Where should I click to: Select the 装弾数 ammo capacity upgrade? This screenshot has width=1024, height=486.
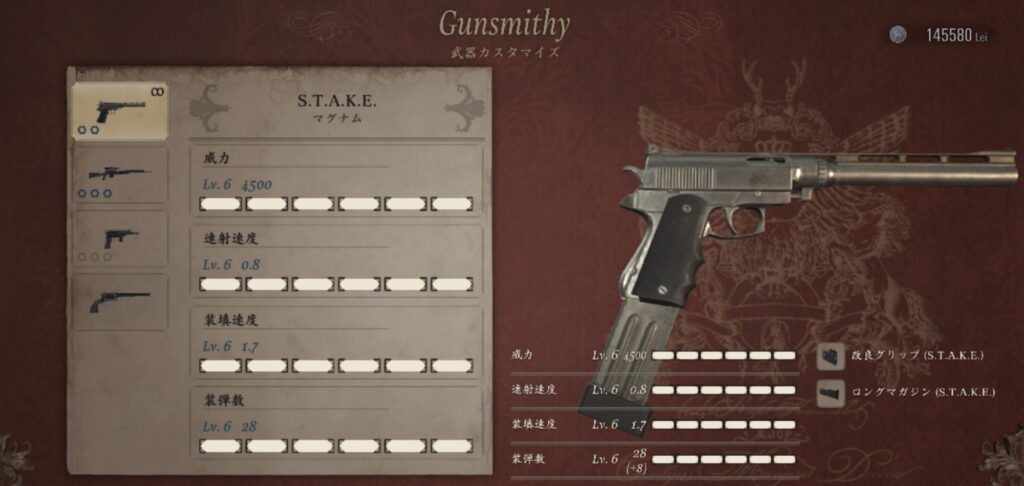tap(336, 423)
